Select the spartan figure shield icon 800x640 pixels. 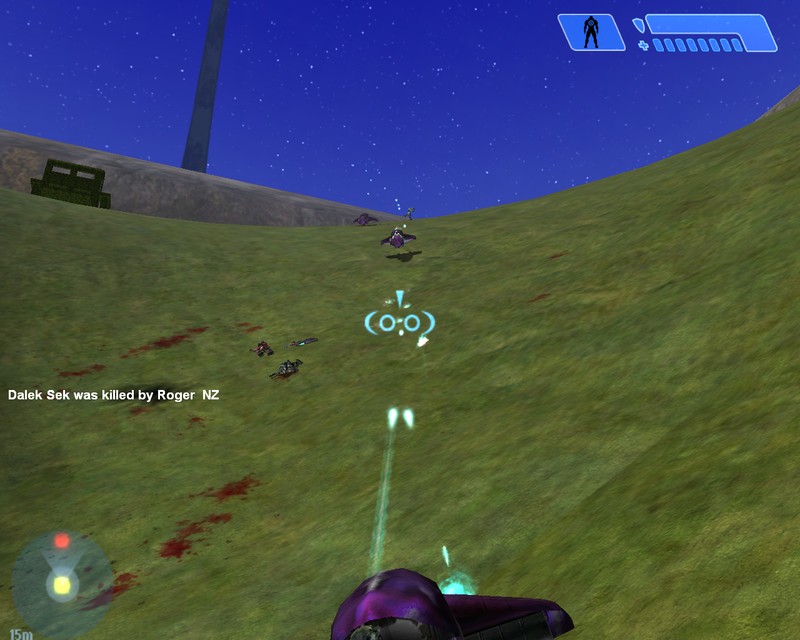tap(591, 32)
